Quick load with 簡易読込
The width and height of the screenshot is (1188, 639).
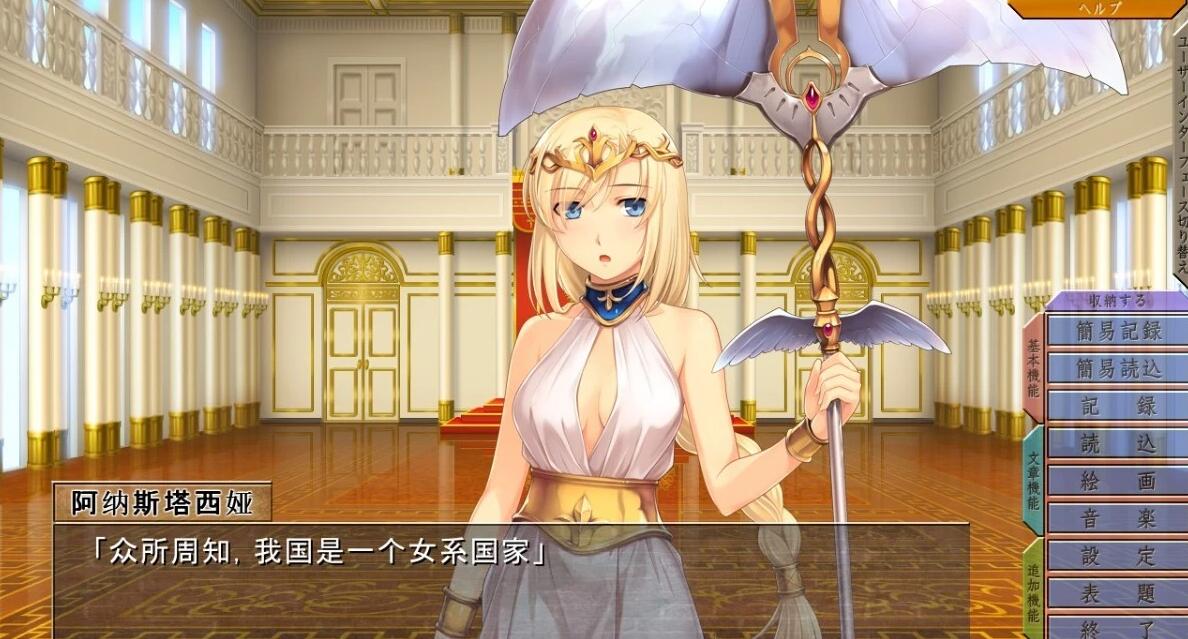click(1118, 368)
